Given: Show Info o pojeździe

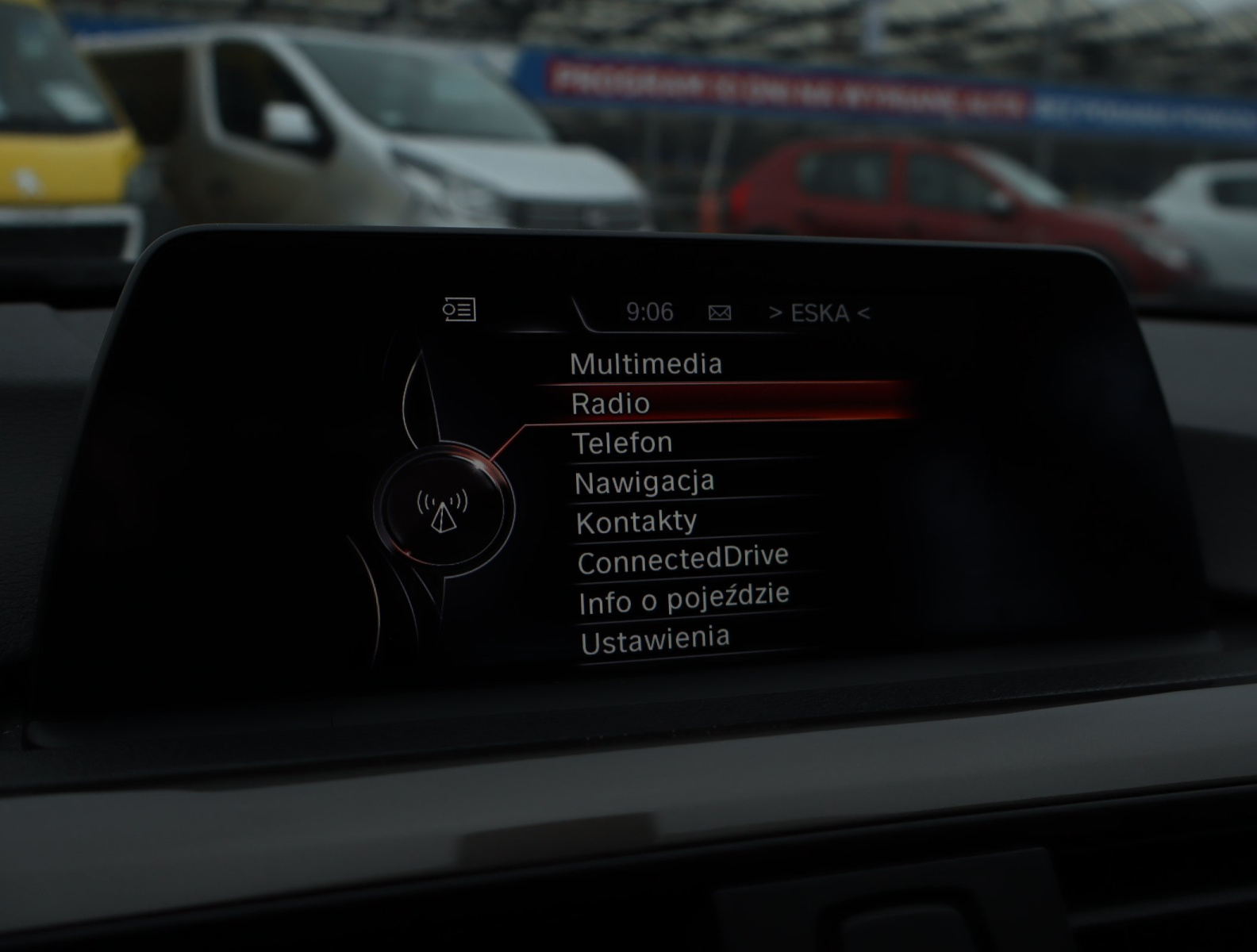Looking at the screenshot, I should pyautogui.click(x=683, y=600).
